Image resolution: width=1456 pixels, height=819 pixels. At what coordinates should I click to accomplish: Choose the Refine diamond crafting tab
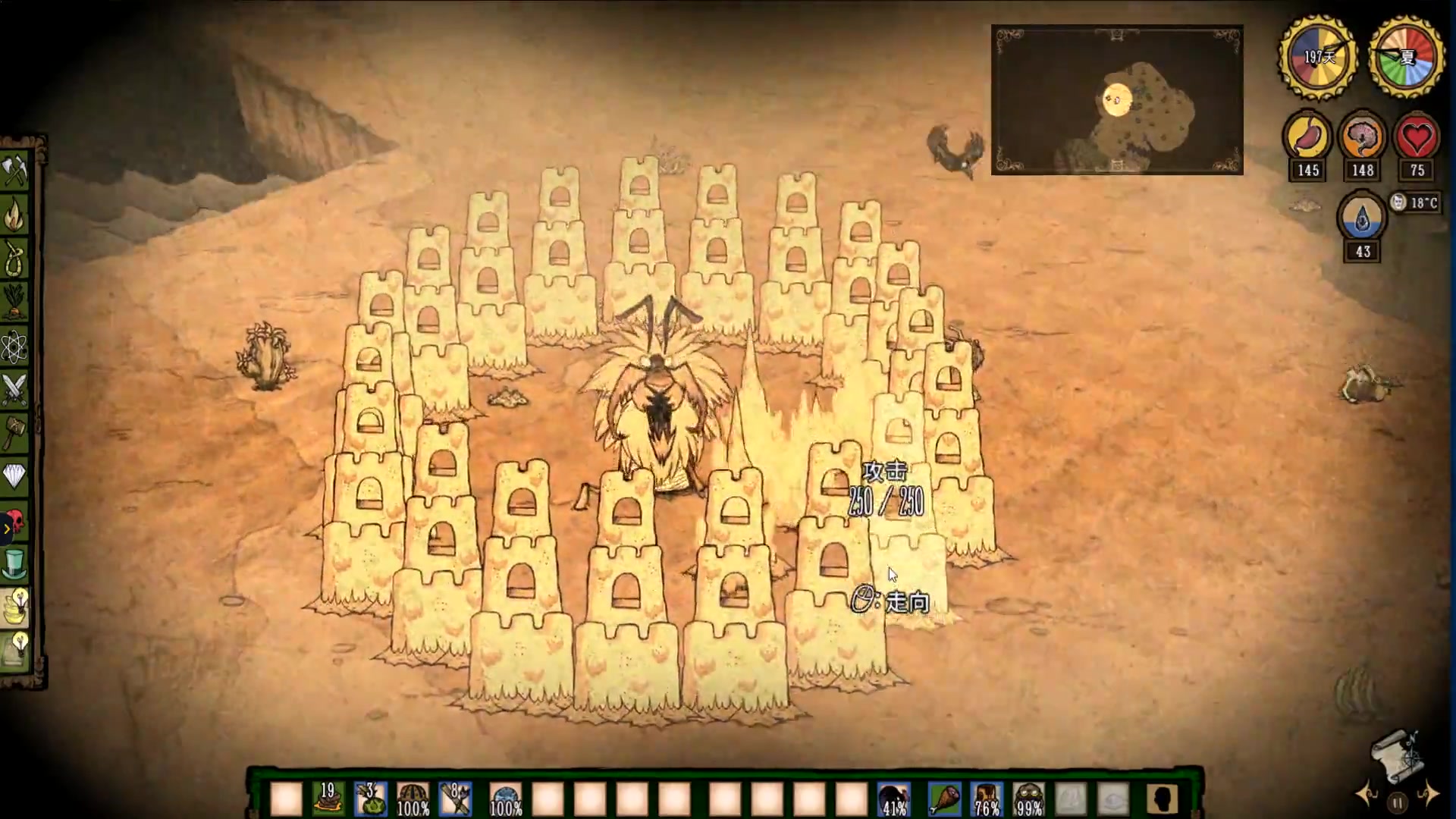[x=15, y=477]
